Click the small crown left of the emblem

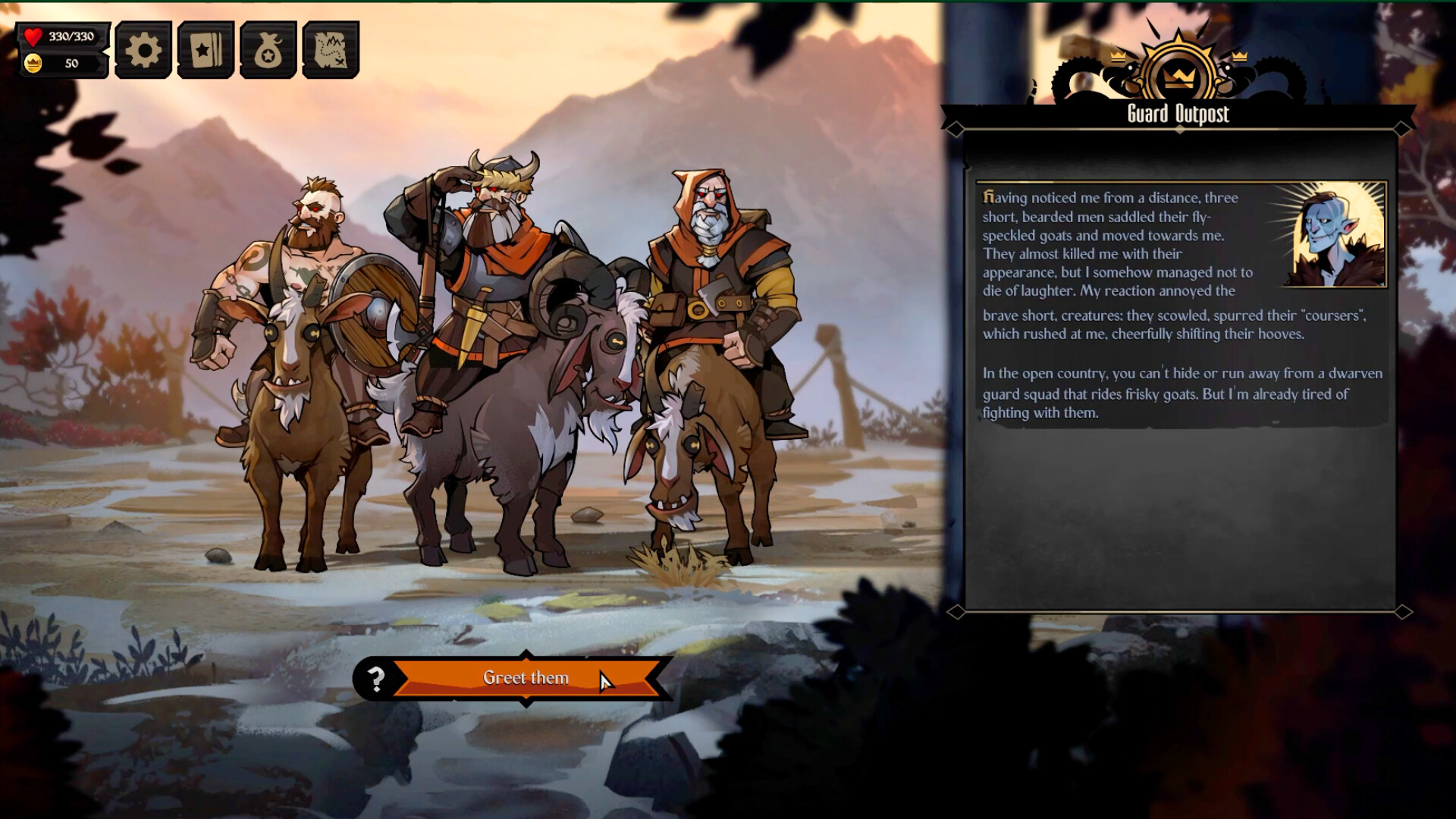(1117, 57)
